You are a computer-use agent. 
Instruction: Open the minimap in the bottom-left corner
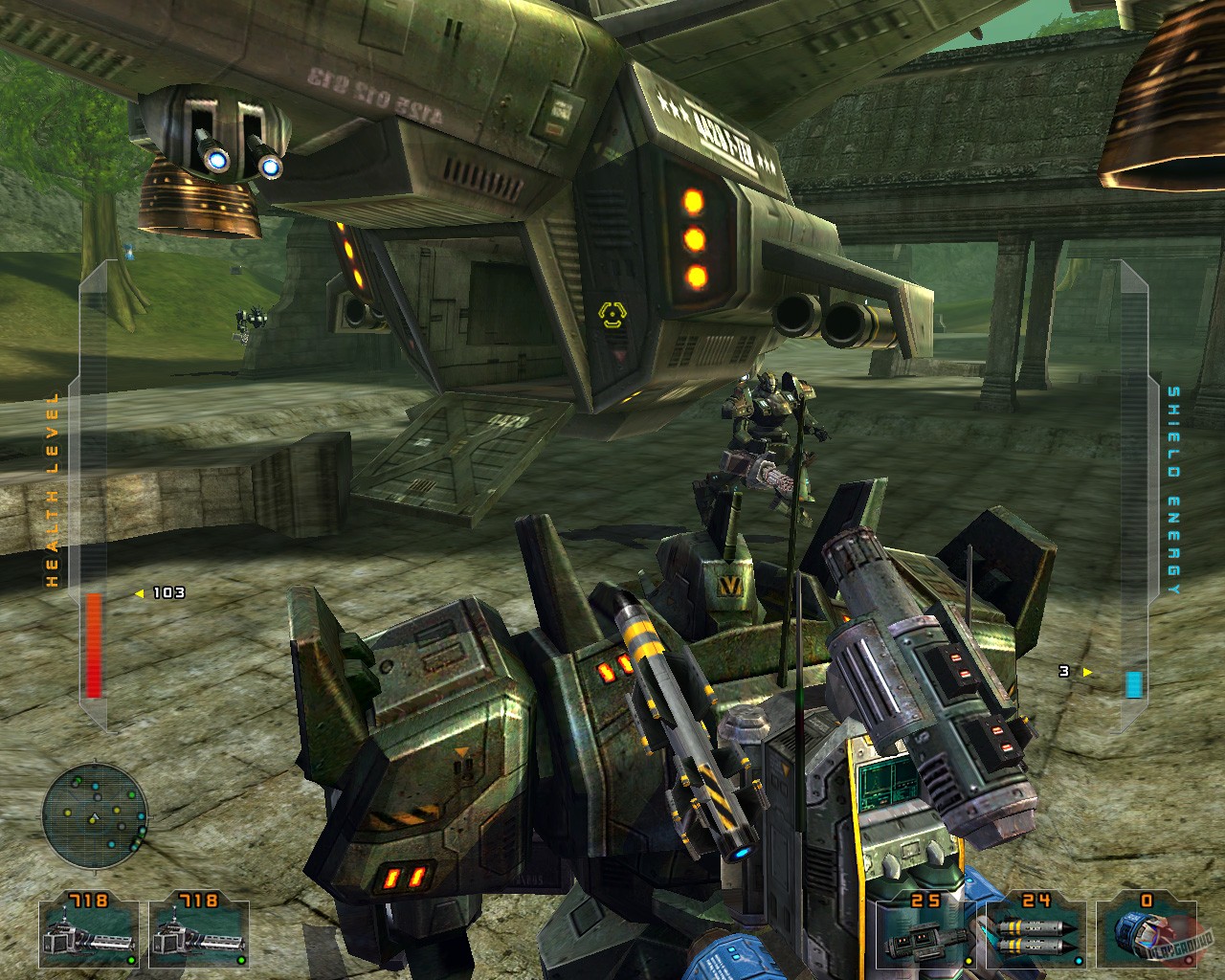tap(96, 814)
